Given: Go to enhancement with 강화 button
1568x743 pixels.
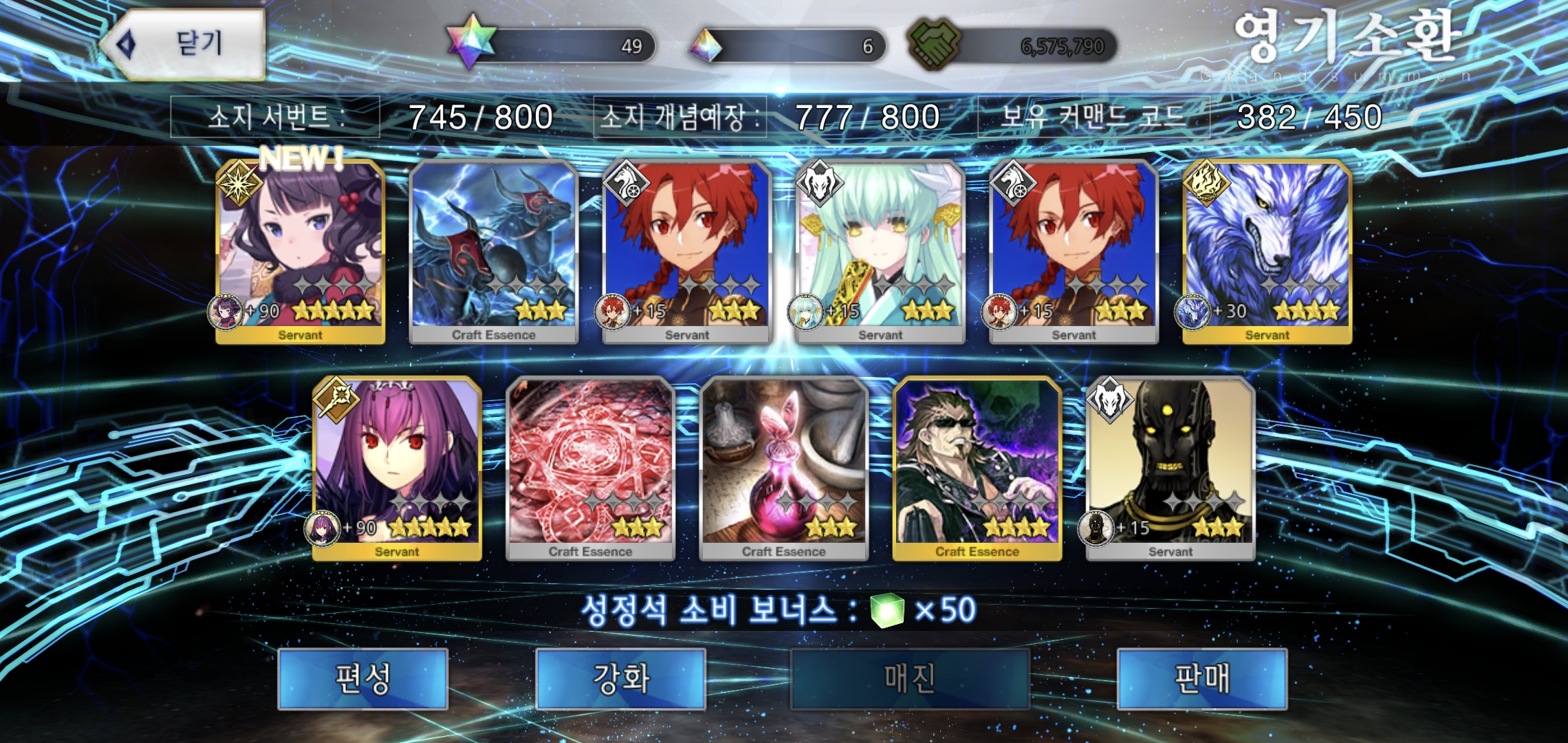Looking at the screenshot, I should (620, 678).
